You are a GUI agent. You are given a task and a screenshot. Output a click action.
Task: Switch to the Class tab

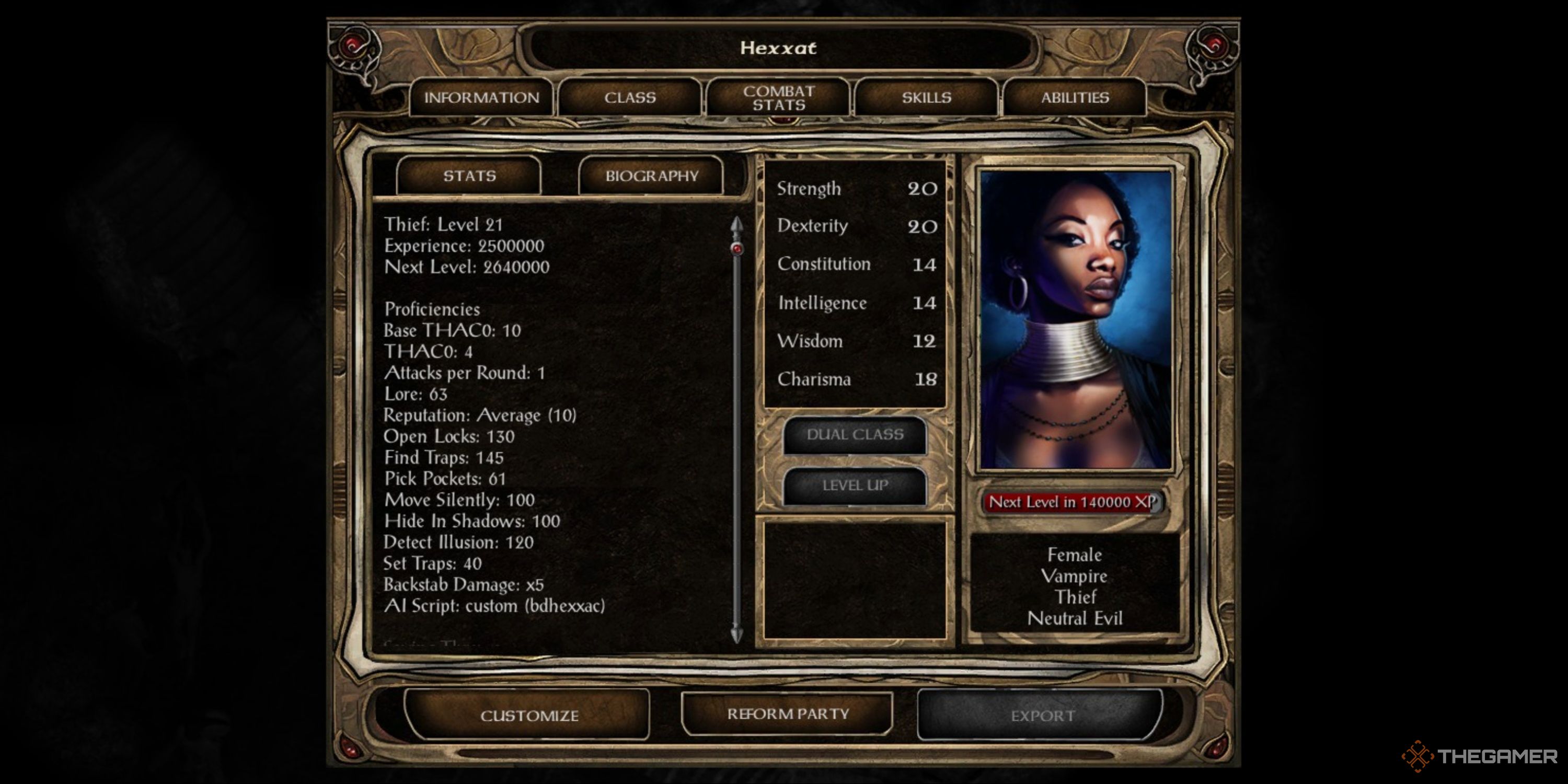point(630,97)
